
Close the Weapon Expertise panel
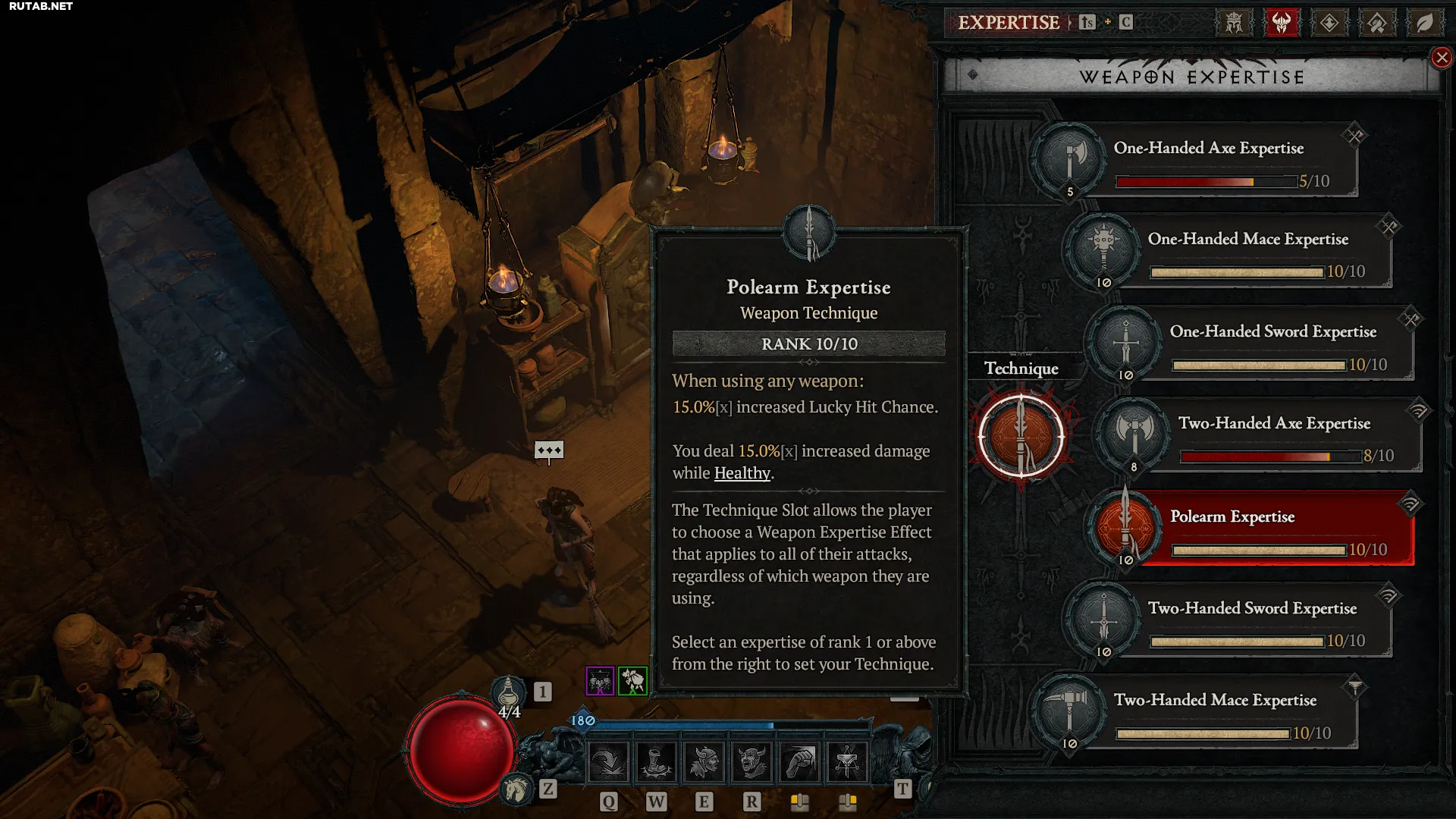1441,58
